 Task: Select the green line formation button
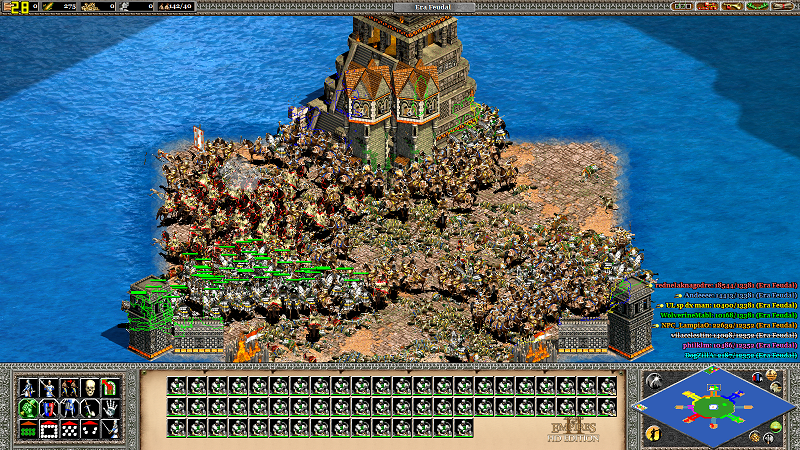[x=27, y=429]
